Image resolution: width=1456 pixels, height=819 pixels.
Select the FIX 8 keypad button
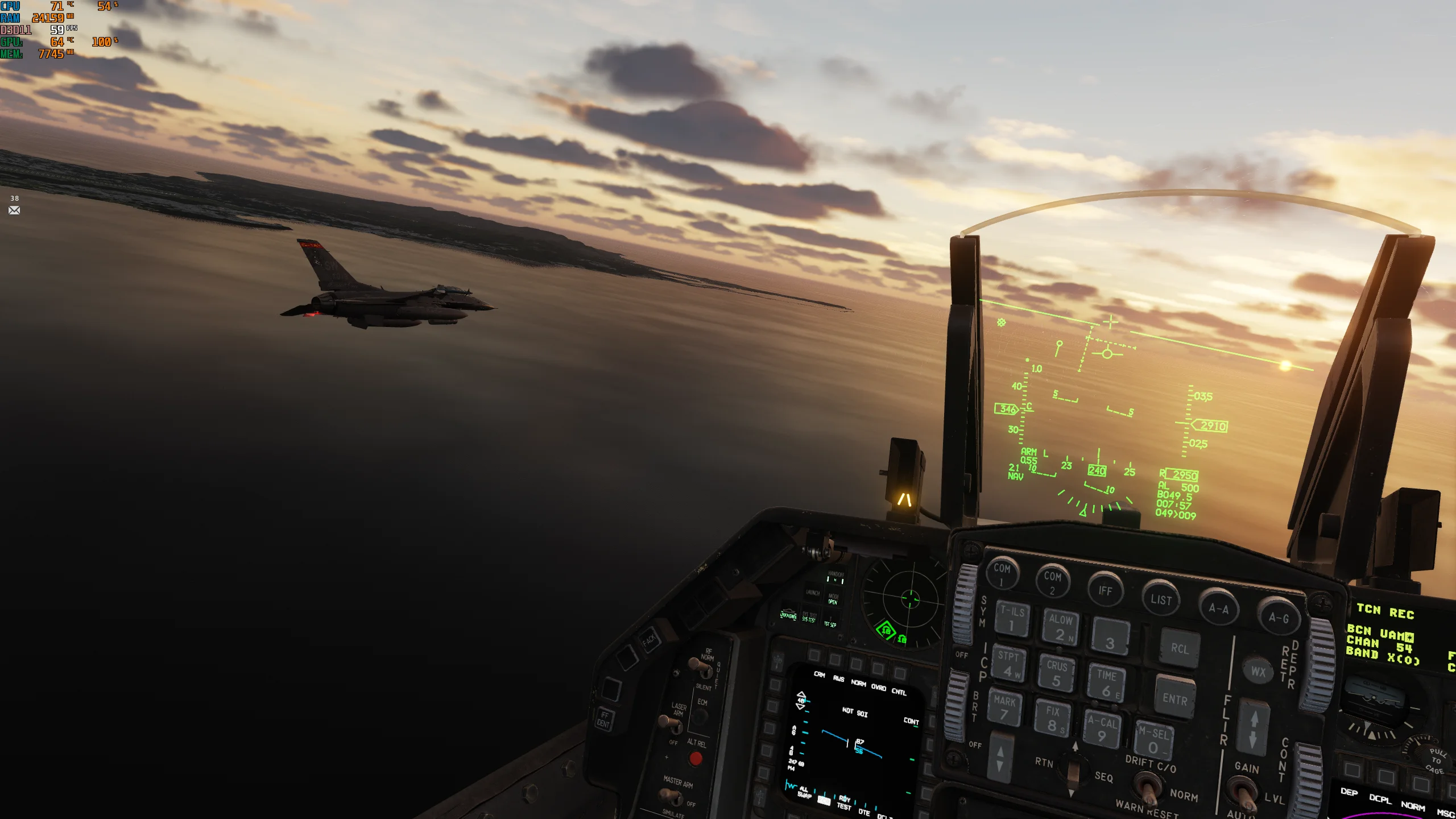1053,718
